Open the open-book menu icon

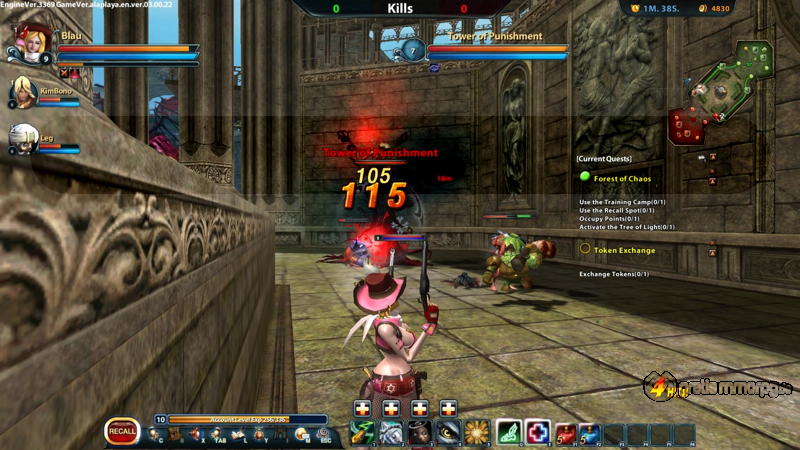(x=239, y=434)
